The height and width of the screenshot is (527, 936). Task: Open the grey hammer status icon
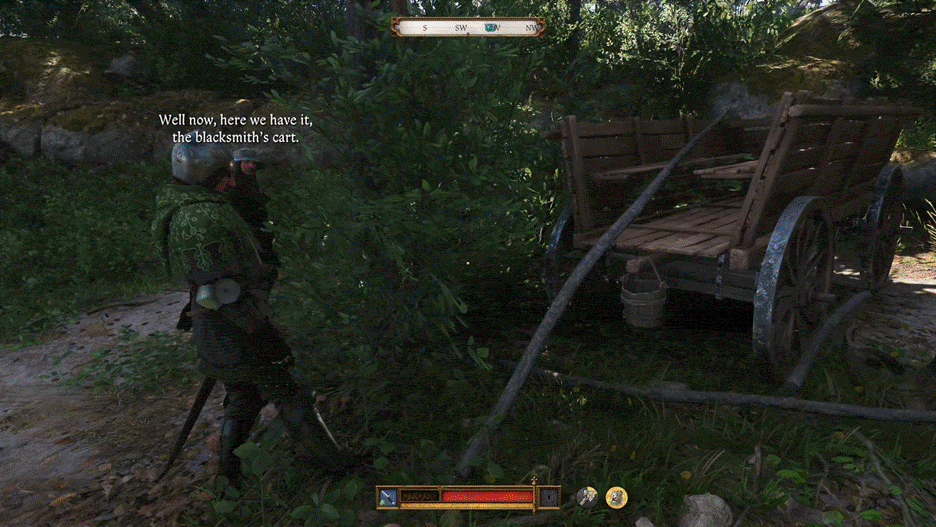pos(587,496)
